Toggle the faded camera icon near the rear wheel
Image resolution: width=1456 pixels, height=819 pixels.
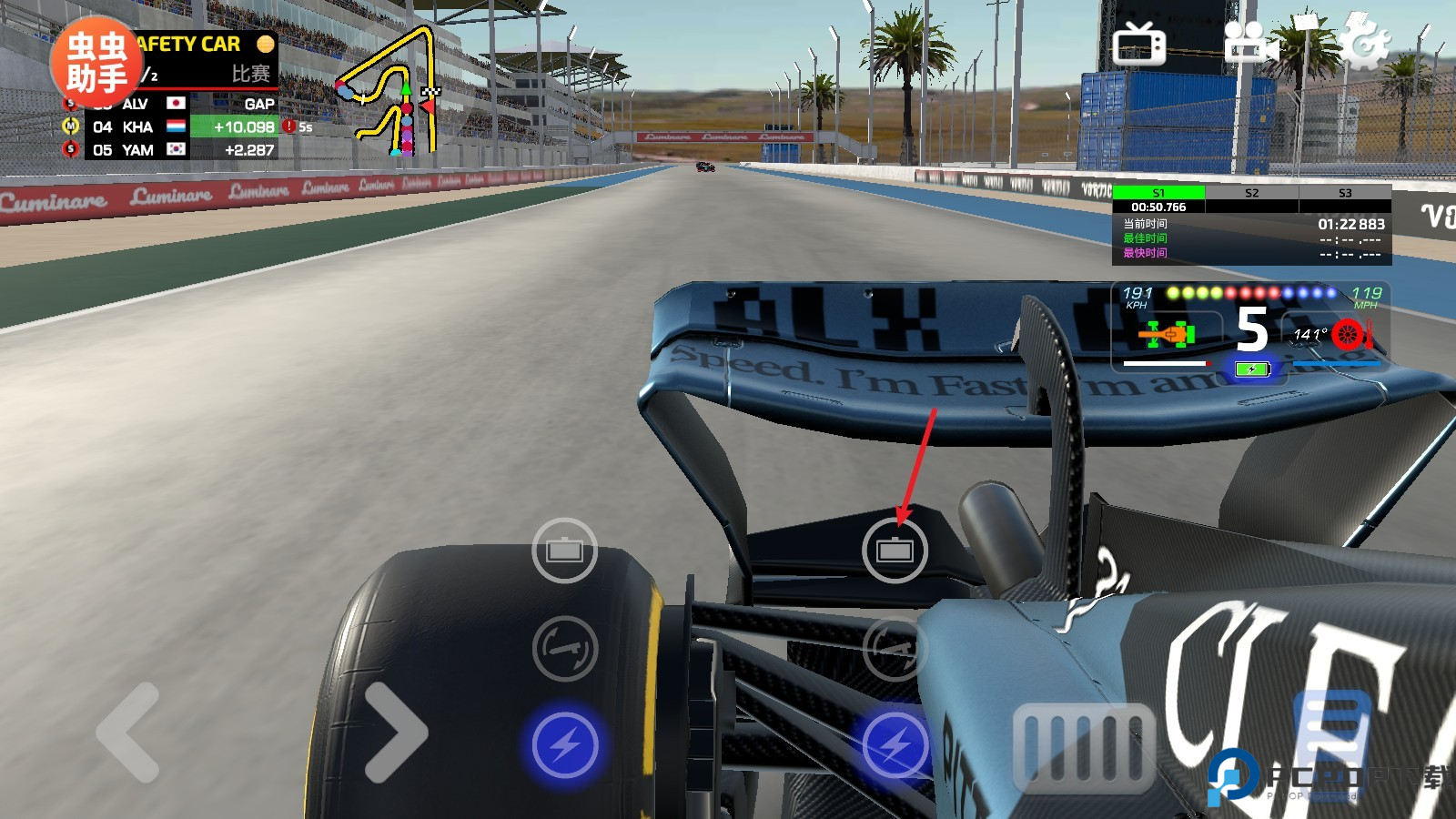point(565,550)
